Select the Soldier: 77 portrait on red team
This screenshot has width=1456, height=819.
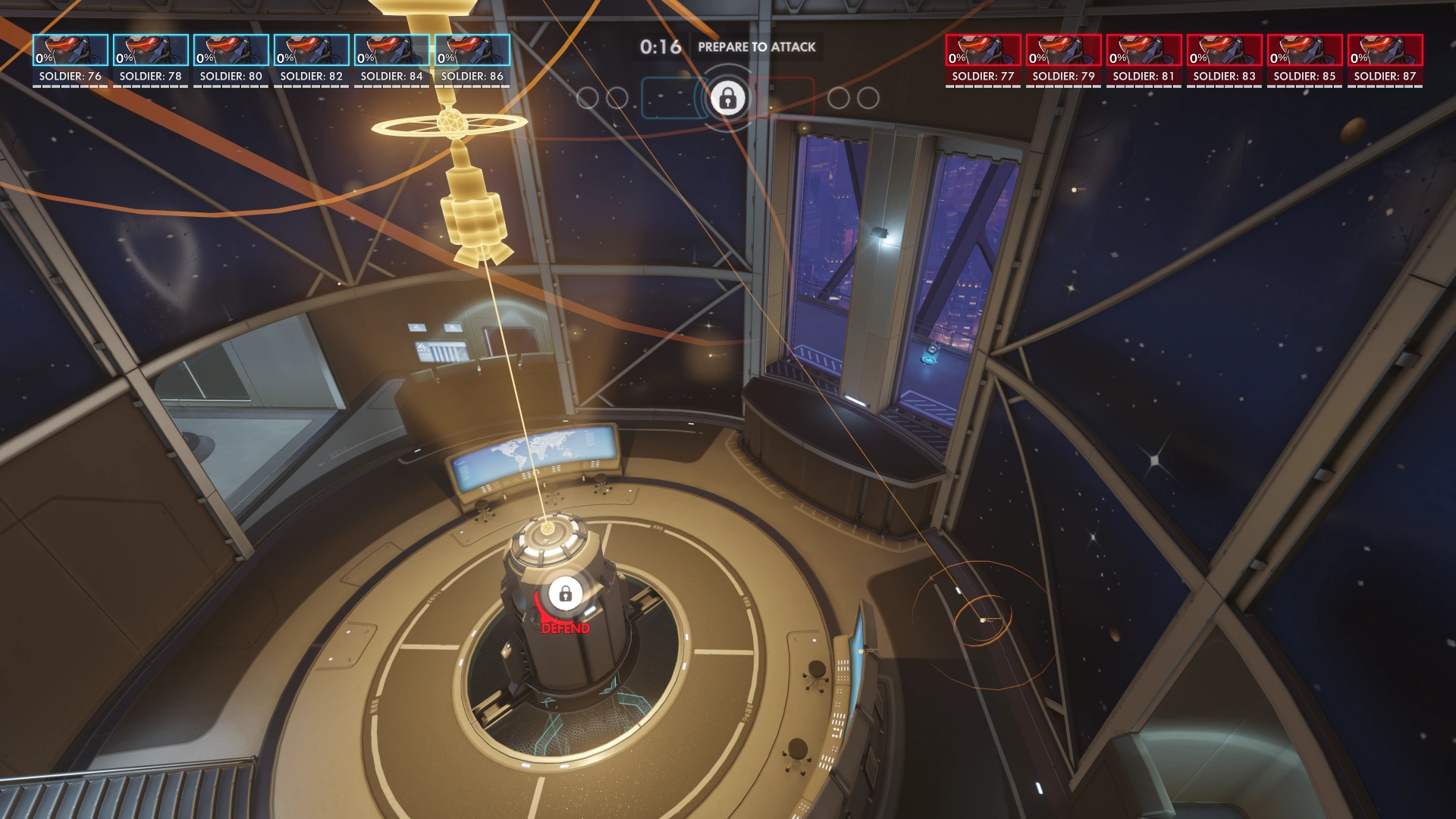click(982, 49)
